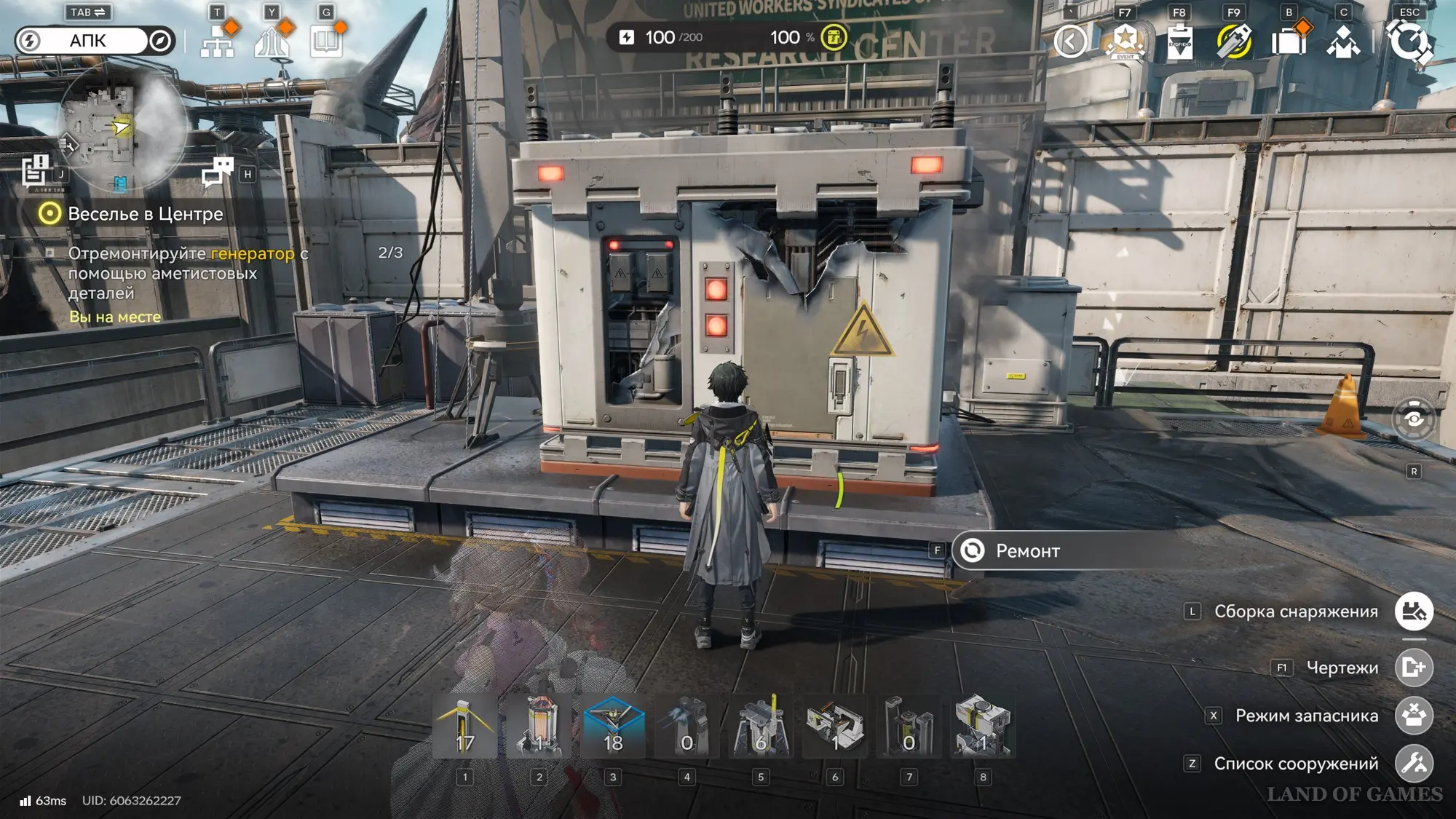
Task: Collapse the top-right menu with arrow button
Action: [1070, 41]
